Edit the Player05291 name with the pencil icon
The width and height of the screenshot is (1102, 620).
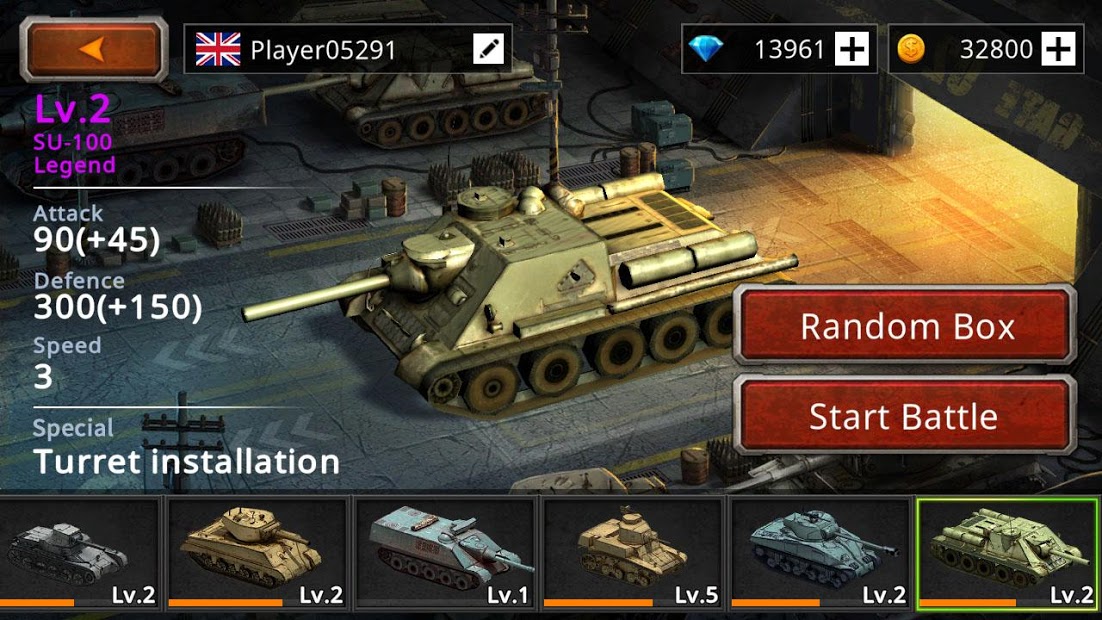click(x=489, y=49)
